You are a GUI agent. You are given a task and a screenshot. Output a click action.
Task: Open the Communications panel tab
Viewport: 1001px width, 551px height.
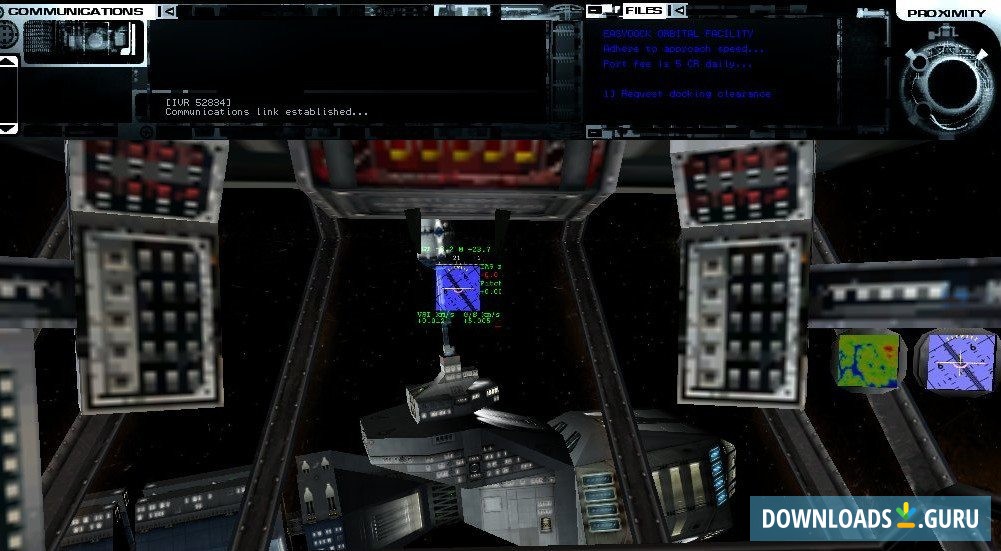pos(76,12)
